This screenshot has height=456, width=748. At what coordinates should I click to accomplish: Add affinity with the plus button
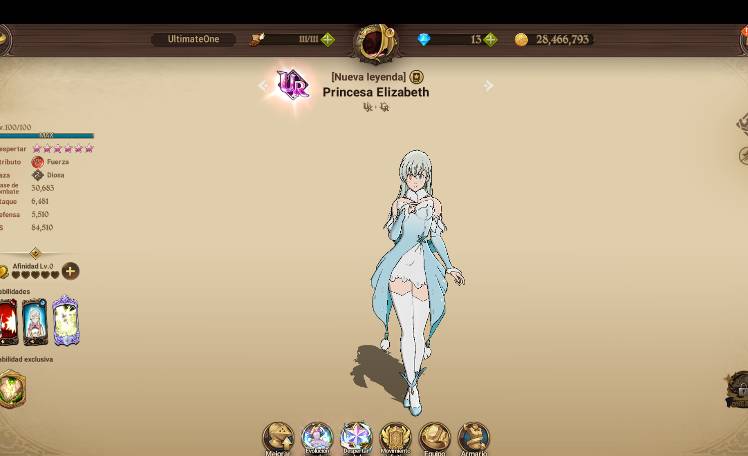[70, 271]
